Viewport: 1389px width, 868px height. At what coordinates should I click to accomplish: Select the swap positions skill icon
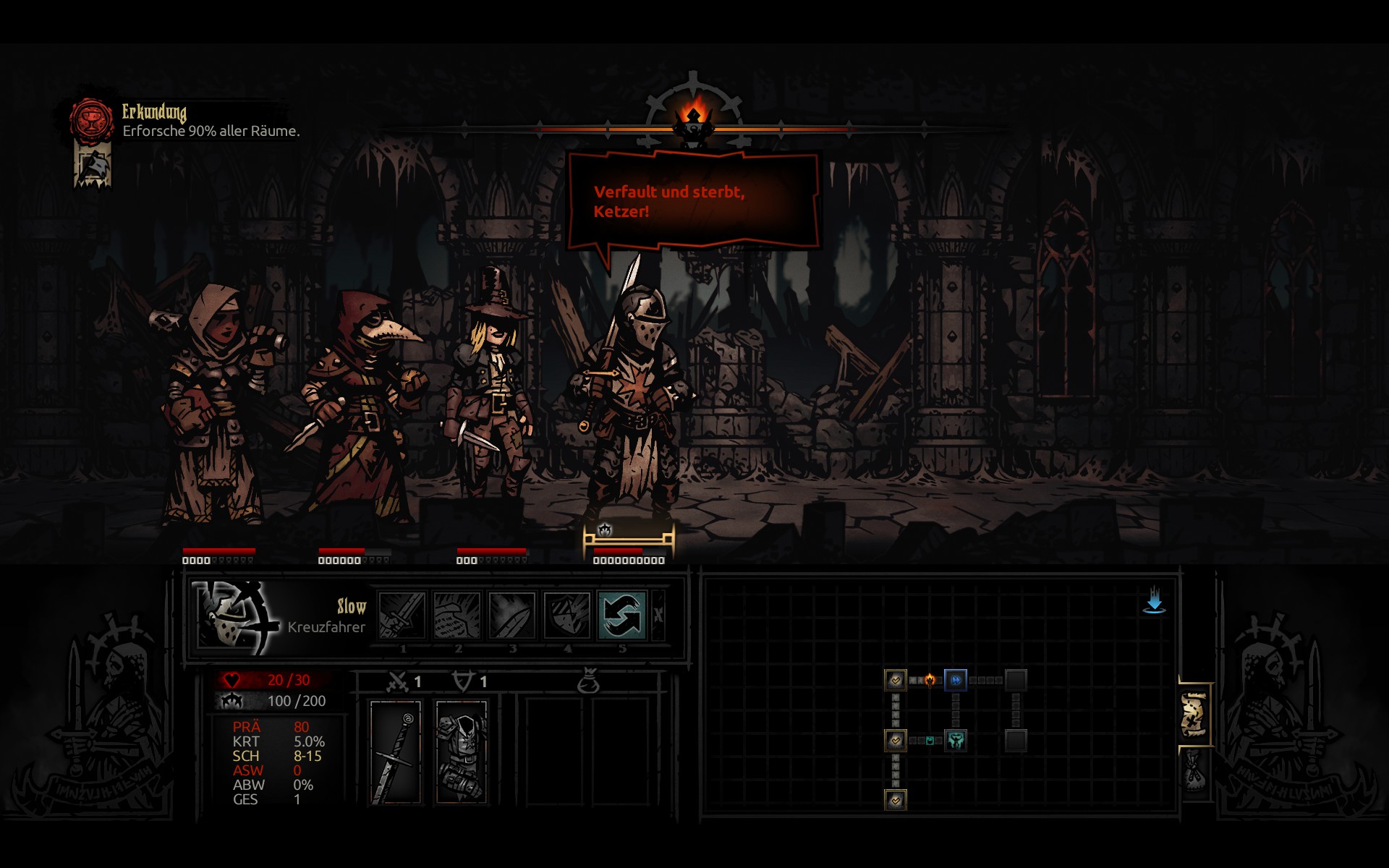[621, 615]
